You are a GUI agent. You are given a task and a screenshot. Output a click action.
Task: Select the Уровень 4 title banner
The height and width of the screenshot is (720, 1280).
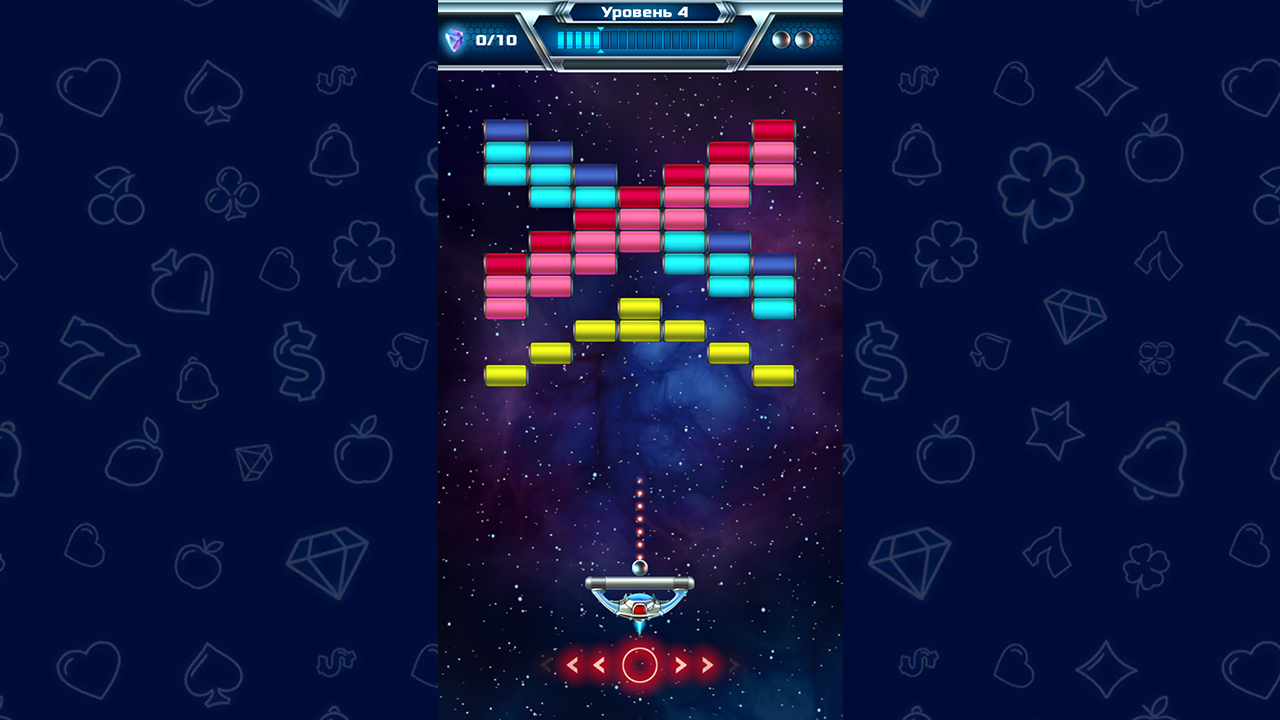pyautogui.click(x=645, y=12)
